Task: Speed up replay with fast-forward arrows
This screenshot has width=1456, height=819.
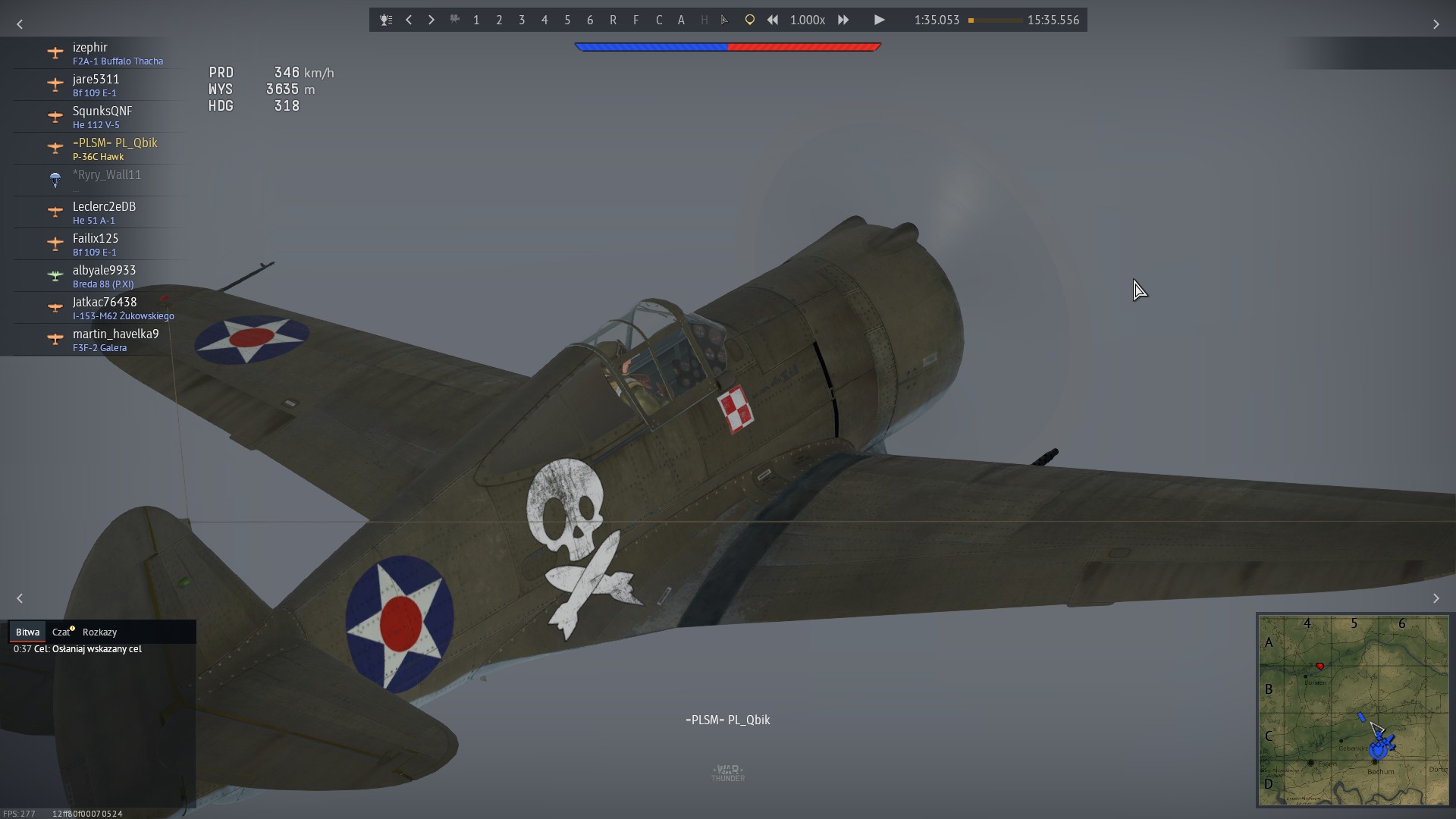Action: 843,20
